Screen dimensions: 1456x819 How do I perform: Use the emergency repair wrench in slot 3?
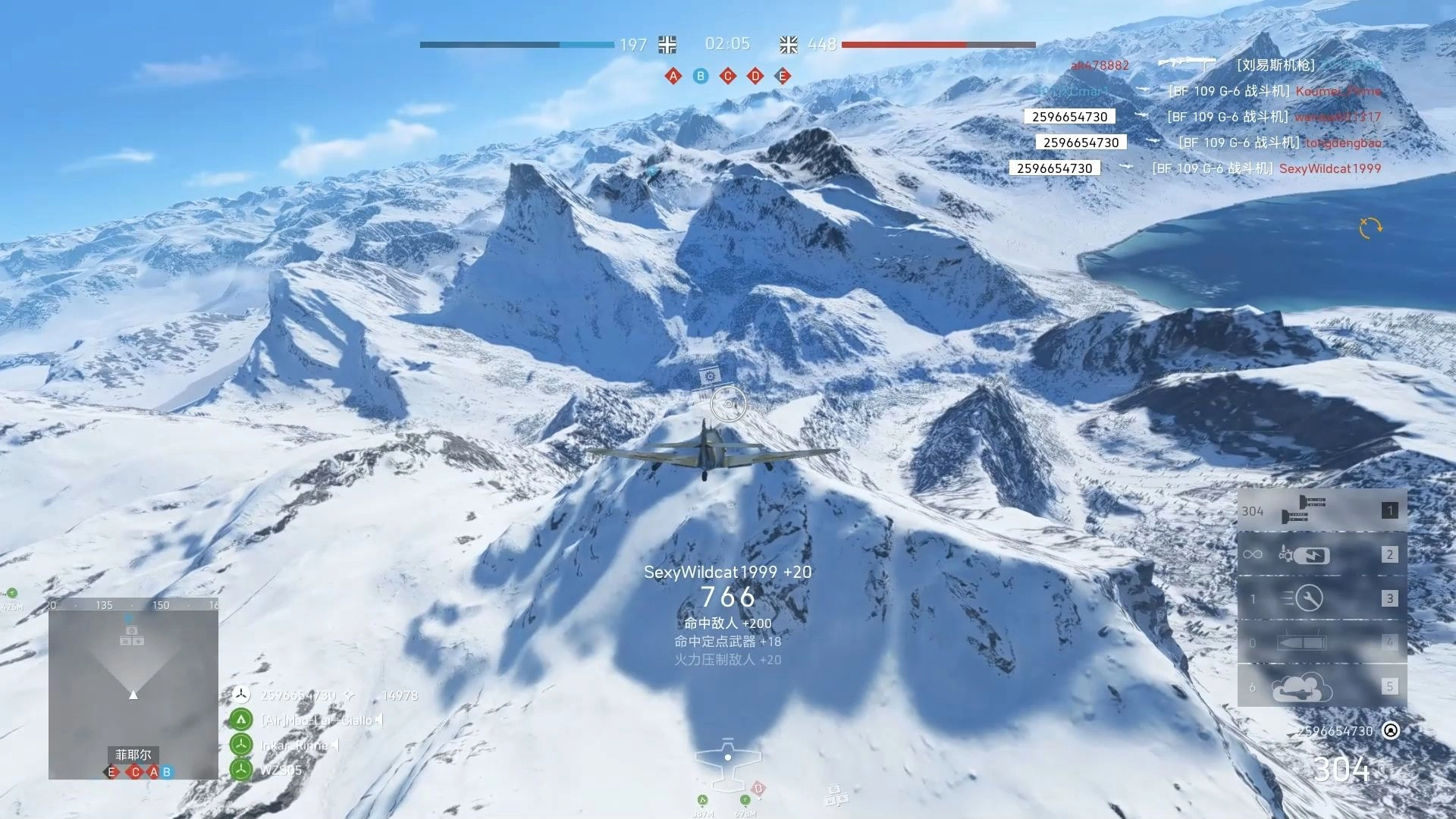click(1321, 598)
